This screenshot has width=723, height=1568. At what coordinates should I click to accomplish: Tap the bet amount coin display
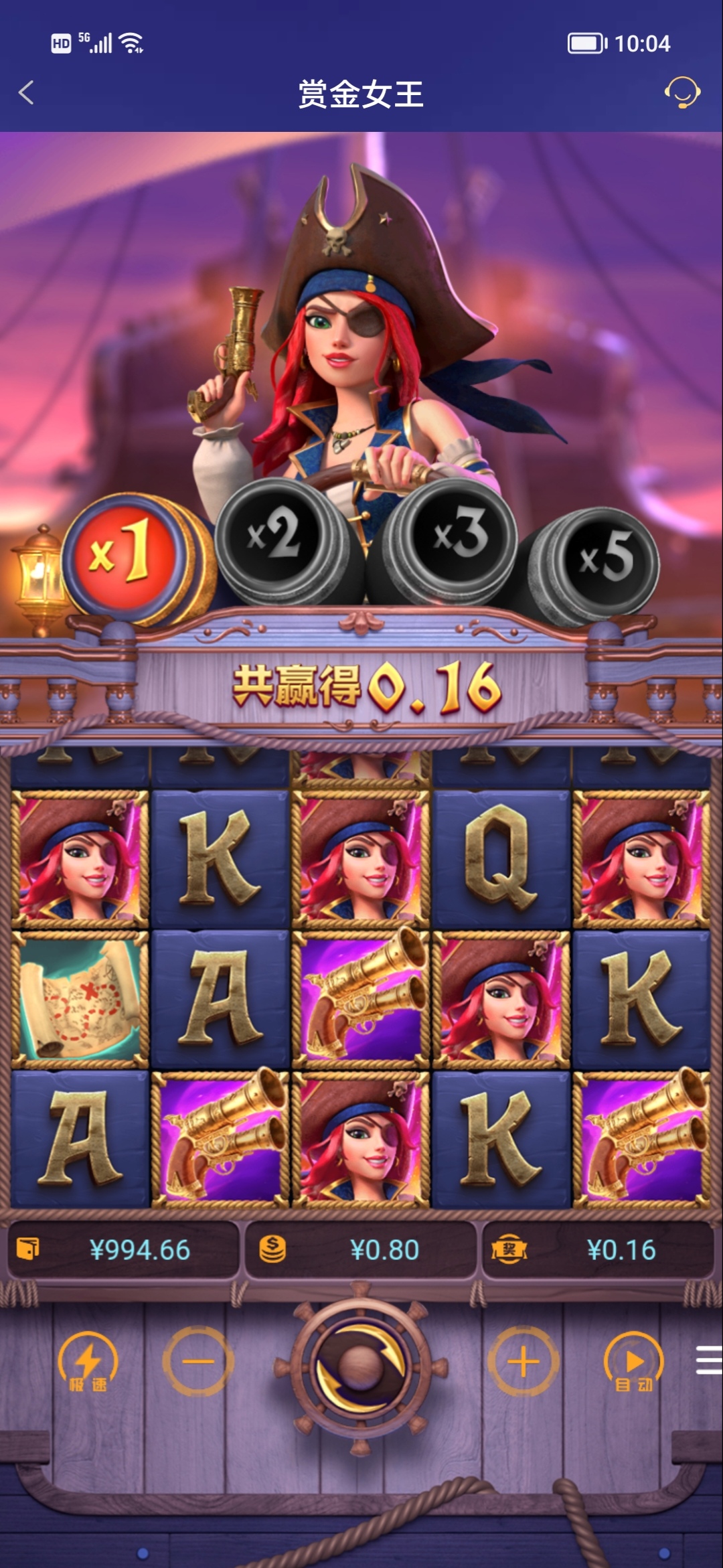point(361,1249)
